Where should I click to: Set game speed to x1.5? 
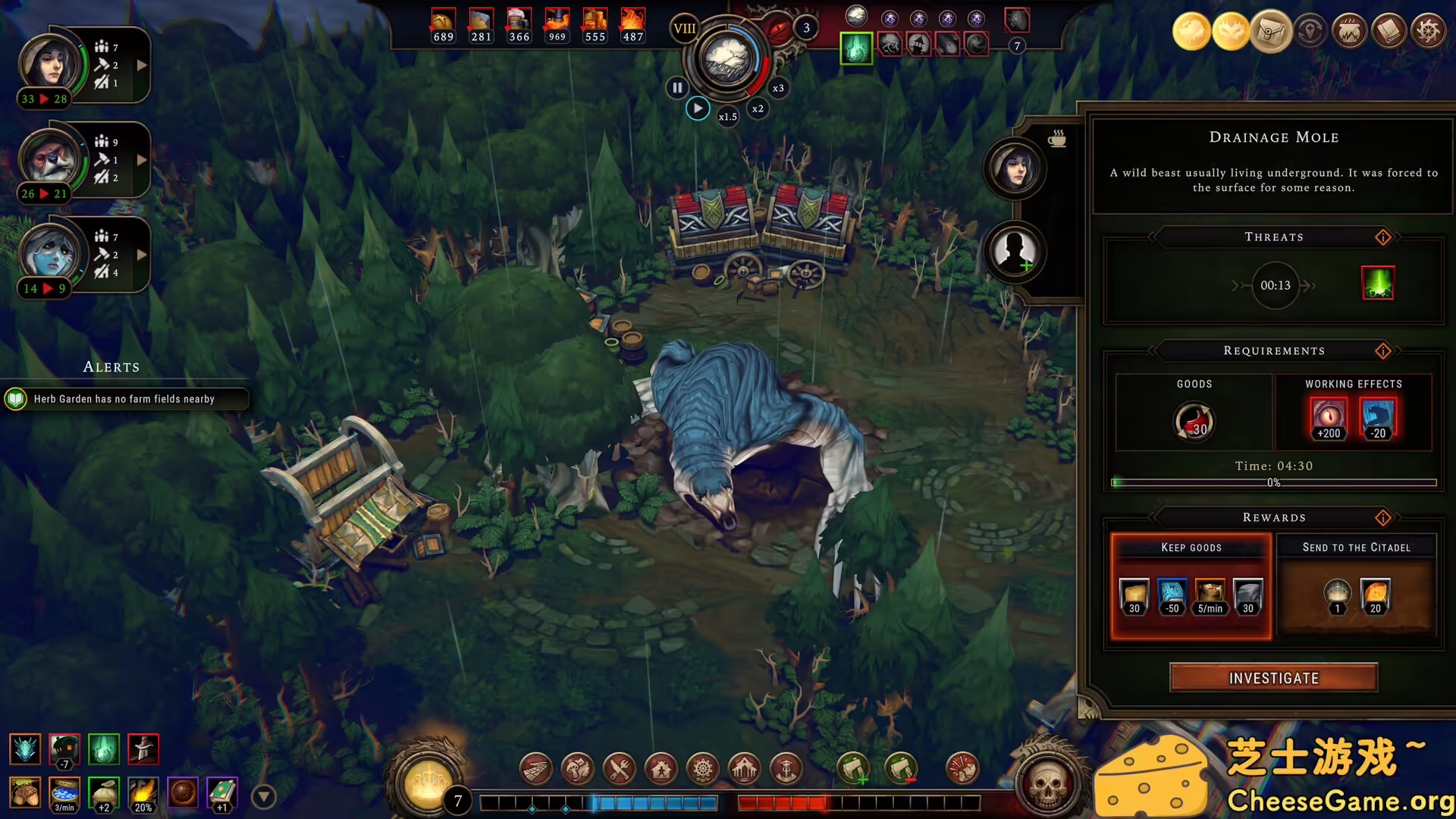point(727,117)
